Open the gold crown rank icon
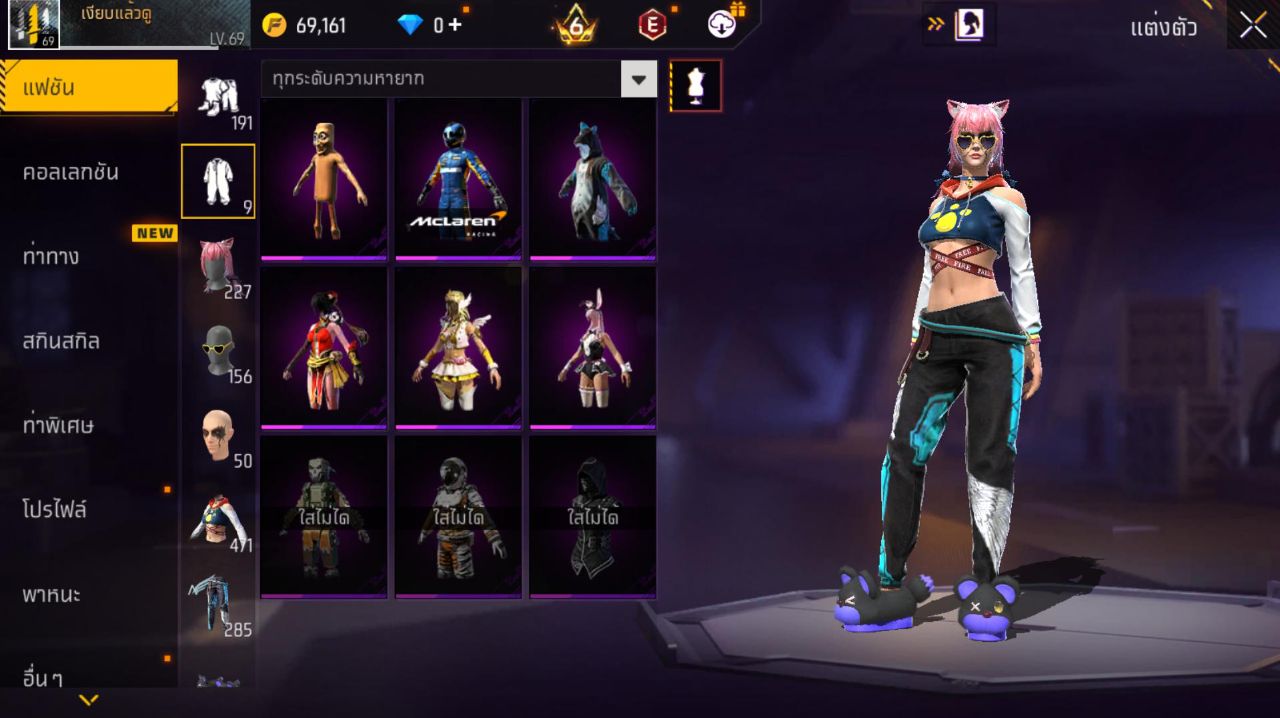This screenshot has width=1280, height=718. click(575, 25)
